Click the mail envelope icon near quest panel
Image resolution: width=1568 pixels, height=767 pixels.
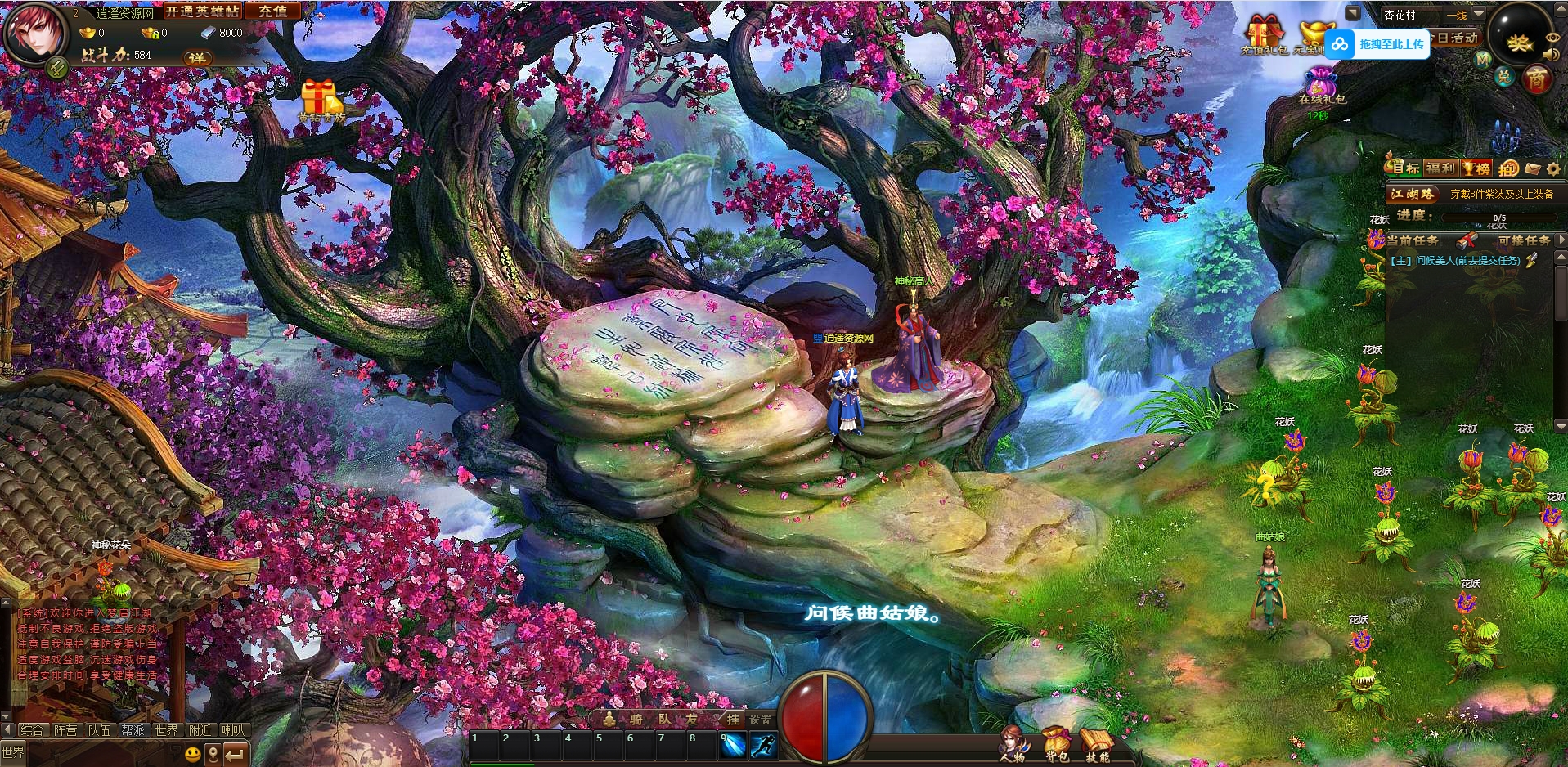[1532, 169]
